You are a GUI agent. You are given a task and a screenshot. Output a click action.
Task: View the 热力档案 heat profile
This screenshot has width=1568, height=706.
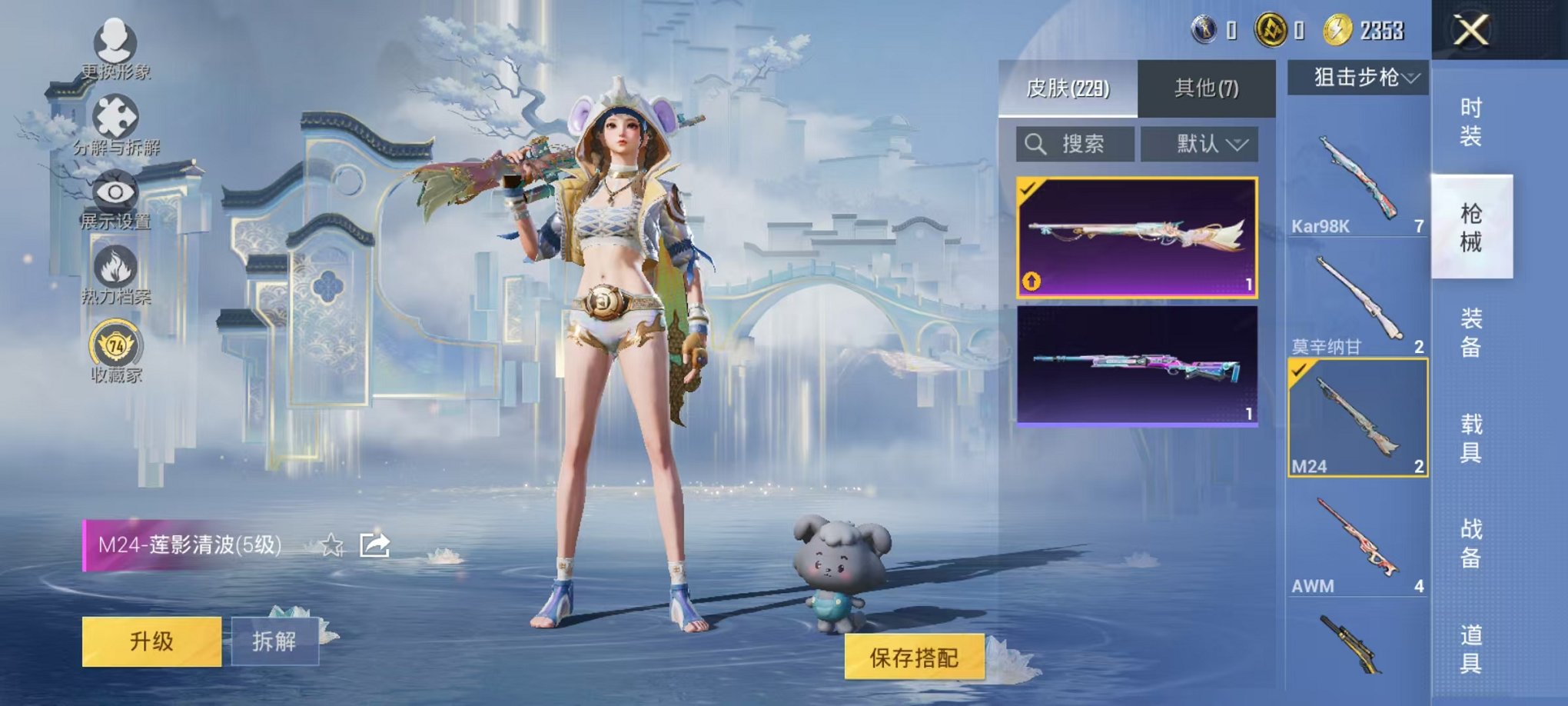click(115, 265)
